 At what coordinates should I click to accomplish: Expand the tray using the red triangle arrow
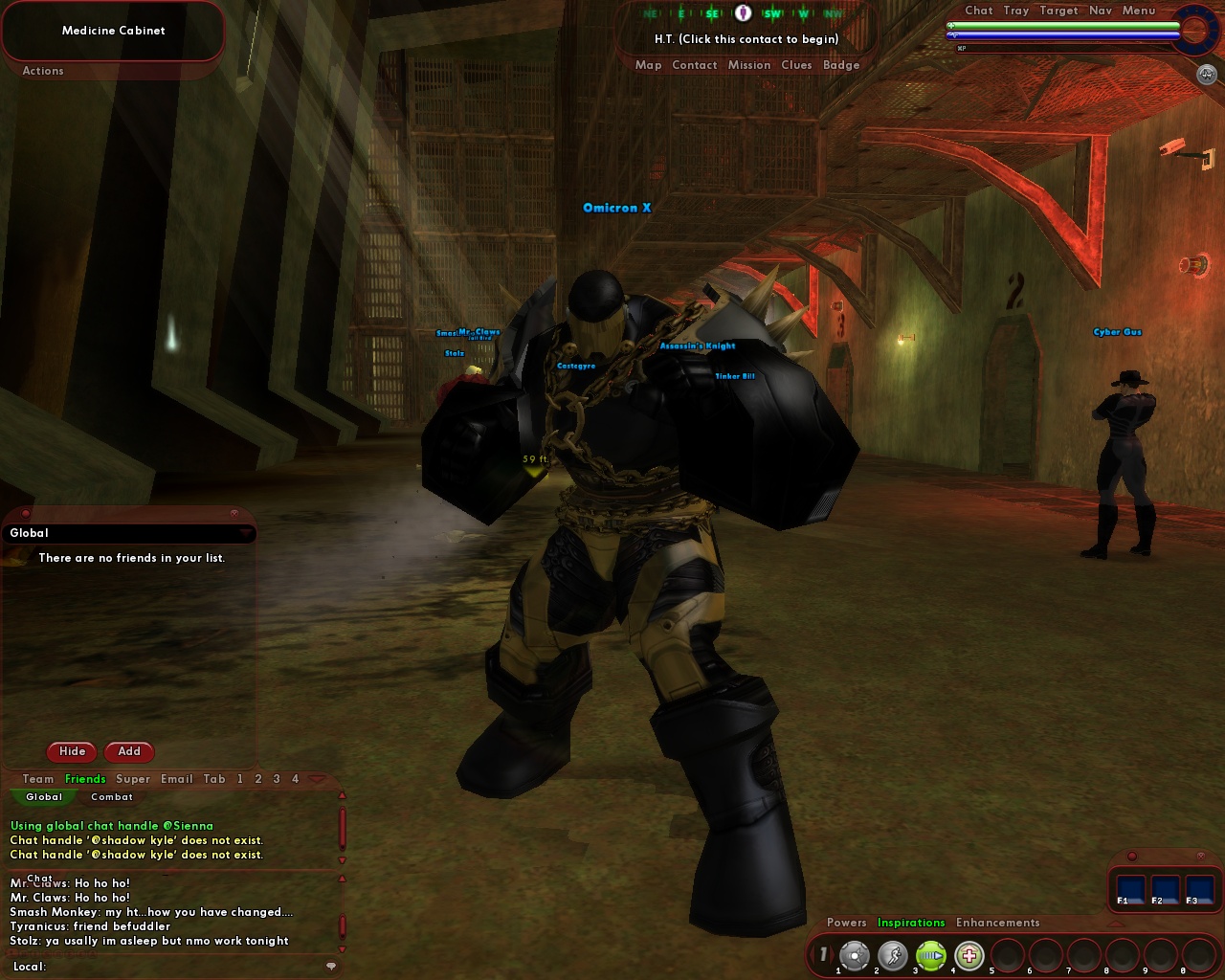coord(1116,924)
